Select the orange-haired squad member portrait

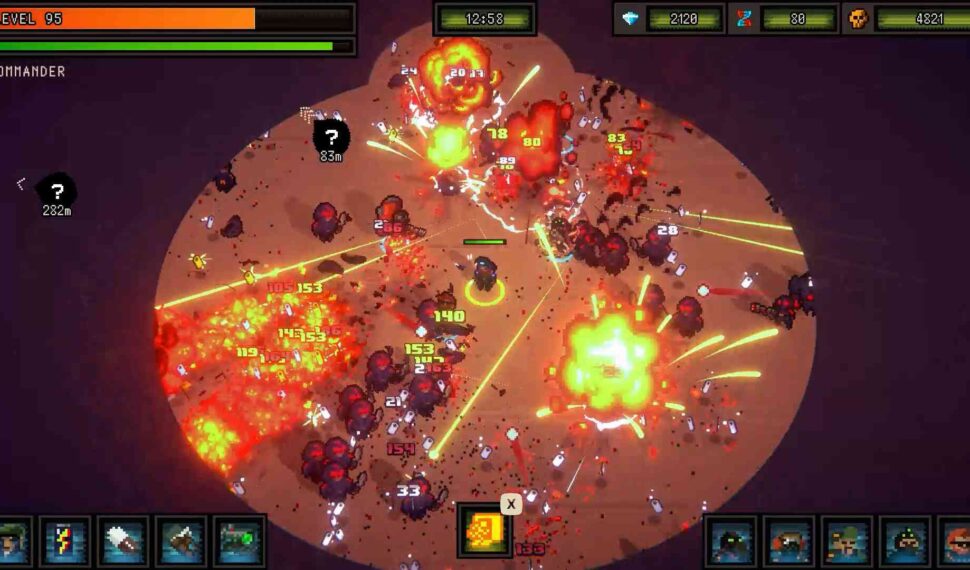coord(957,541)
